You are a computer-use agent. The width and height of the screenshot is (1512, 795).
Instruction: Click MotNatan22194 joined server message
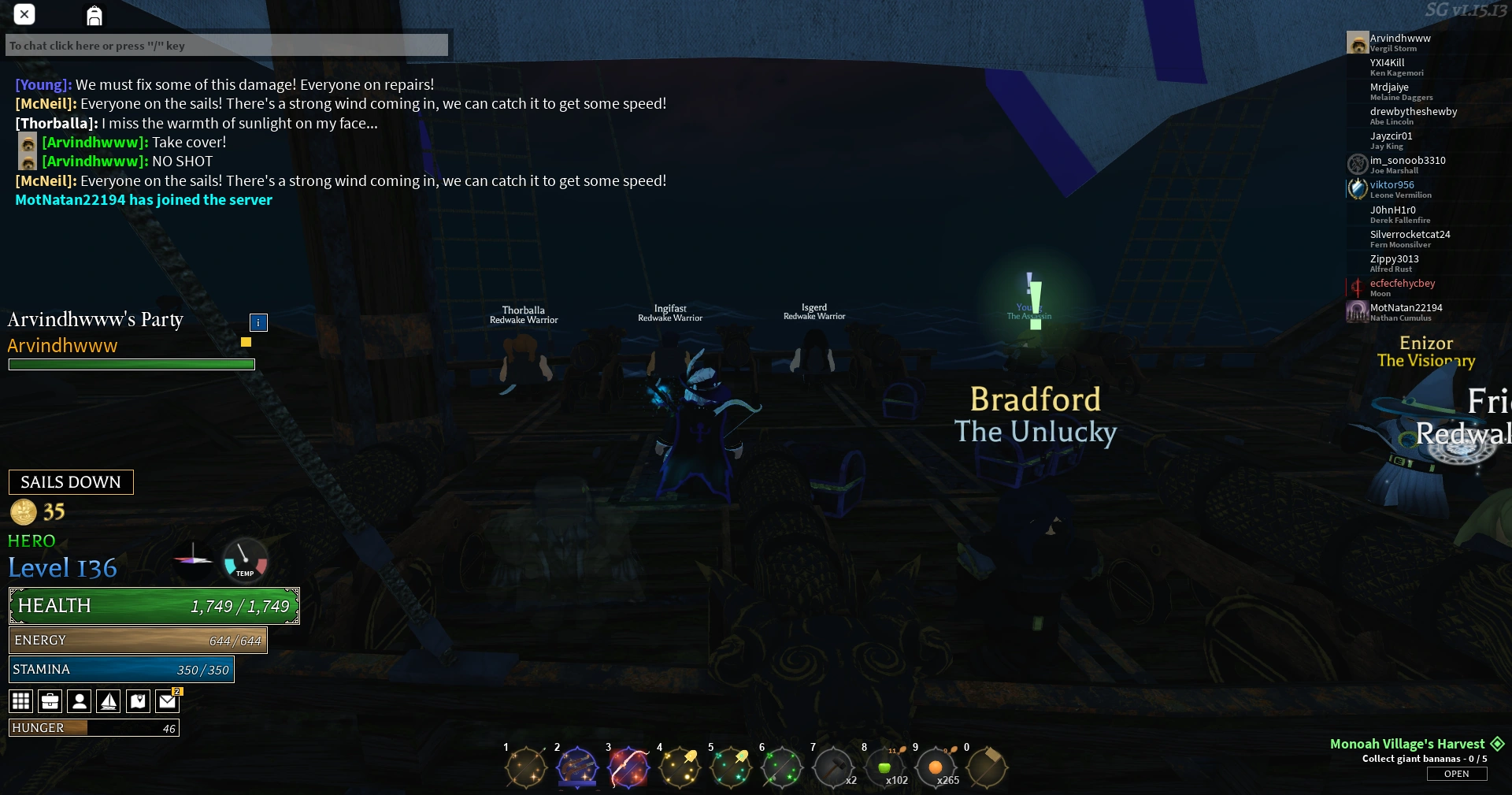click(143, 200)
